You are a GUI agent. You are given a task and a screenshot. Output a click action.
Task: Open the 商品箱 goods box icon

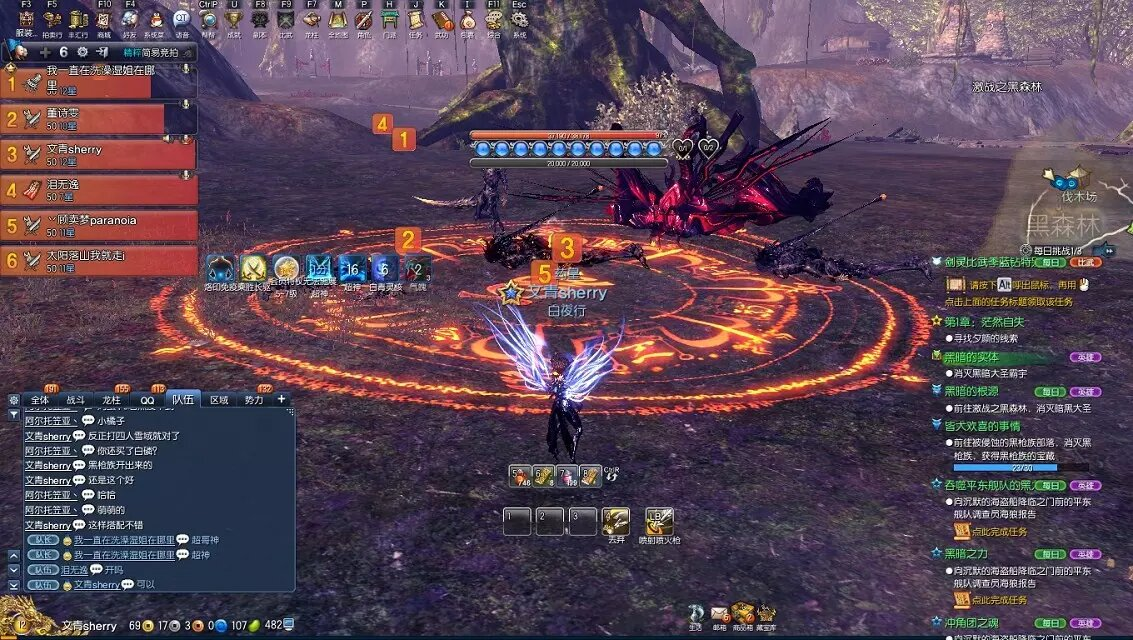point(743,613)
